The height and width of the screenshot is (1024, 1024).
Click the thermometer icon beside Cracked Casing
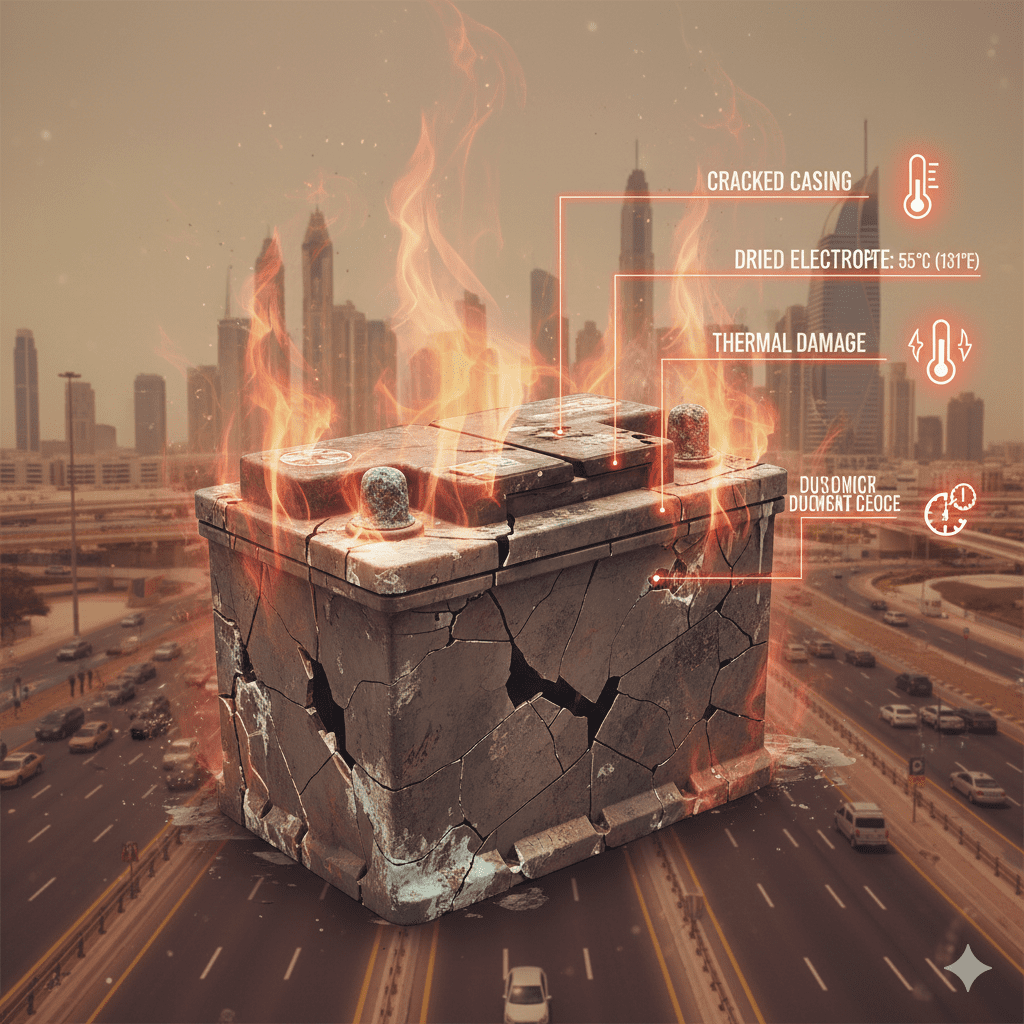click(918, 186)
